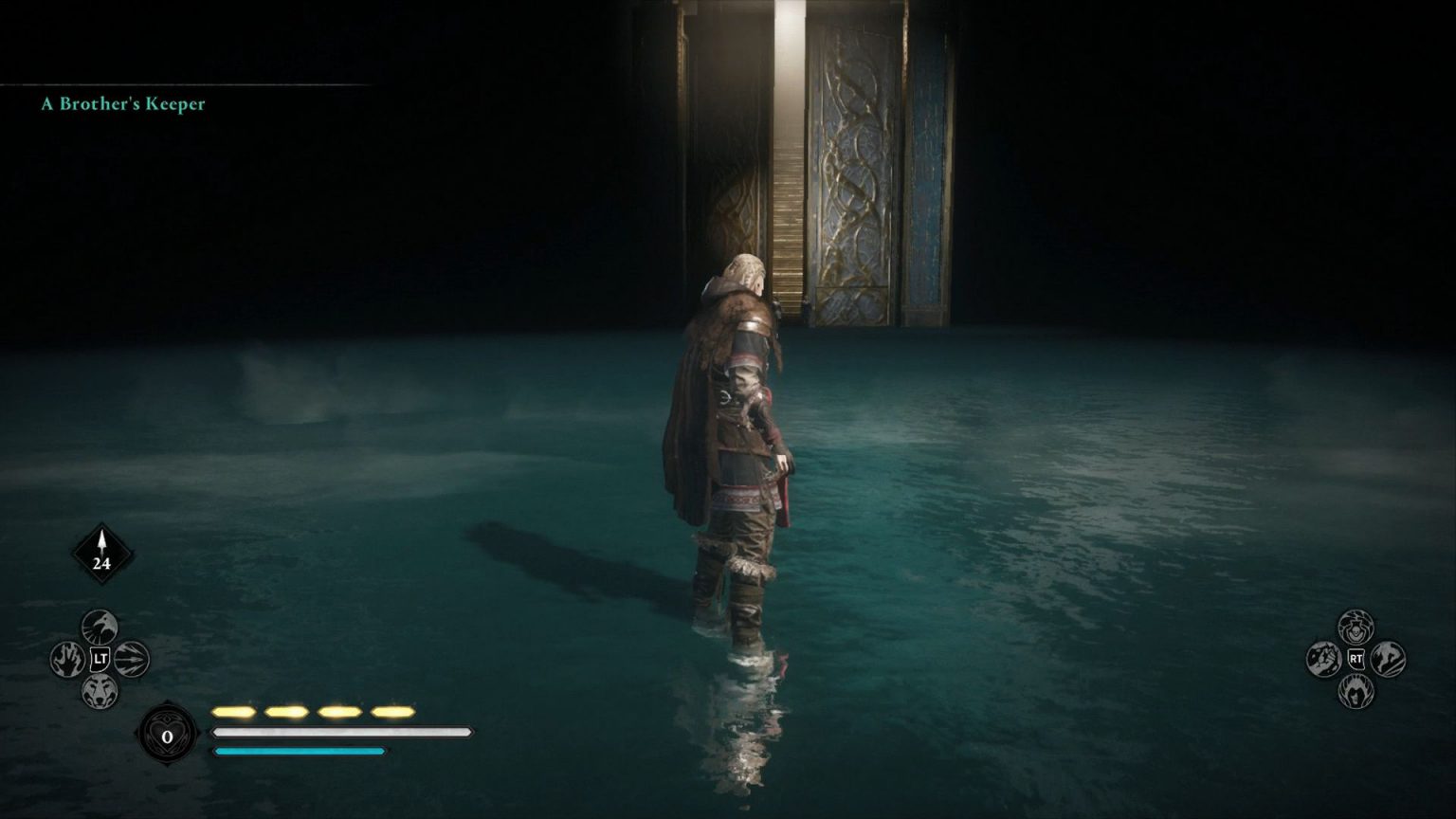Activate the clawed hand ability icon
Viewport: 1456px width, 819px height.
66,661
